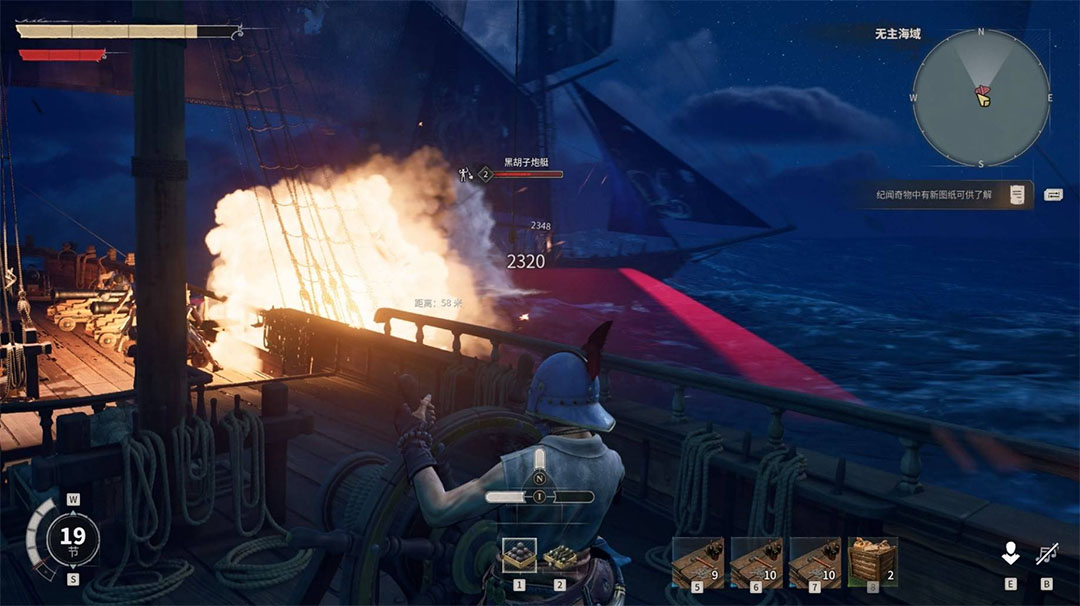Select the wooden supply crate slot

pyautogui.click(x=873, y=561)
